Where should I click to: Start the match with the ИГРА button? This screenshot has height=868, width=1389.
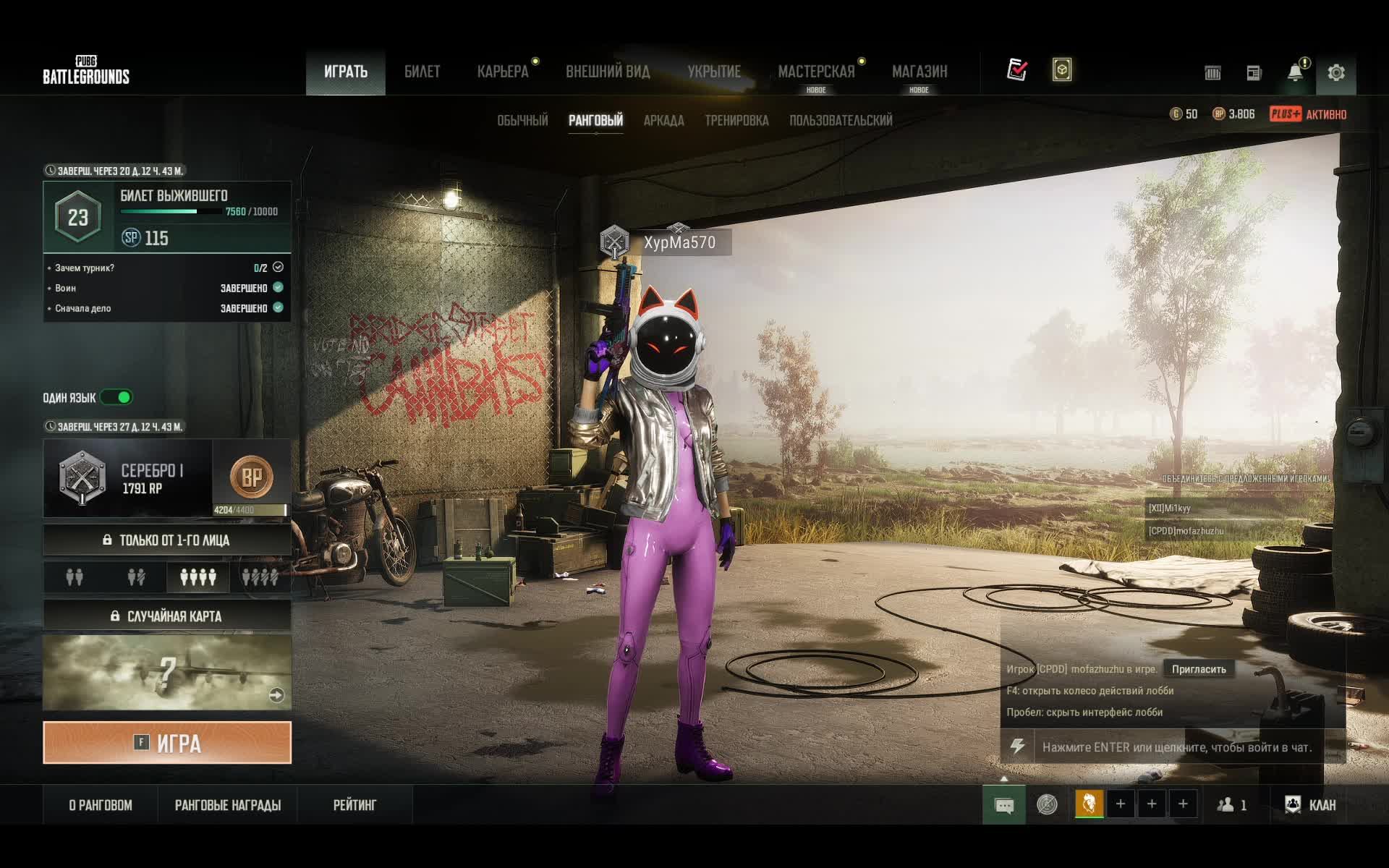click(167, 742)
